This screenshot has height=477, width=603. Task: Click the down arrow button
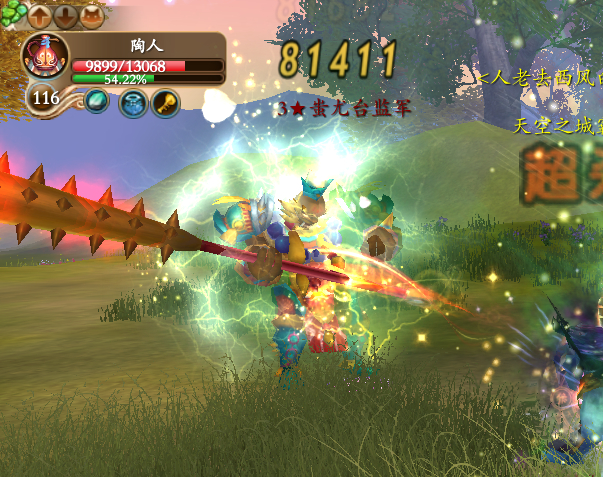pos(65,16)
